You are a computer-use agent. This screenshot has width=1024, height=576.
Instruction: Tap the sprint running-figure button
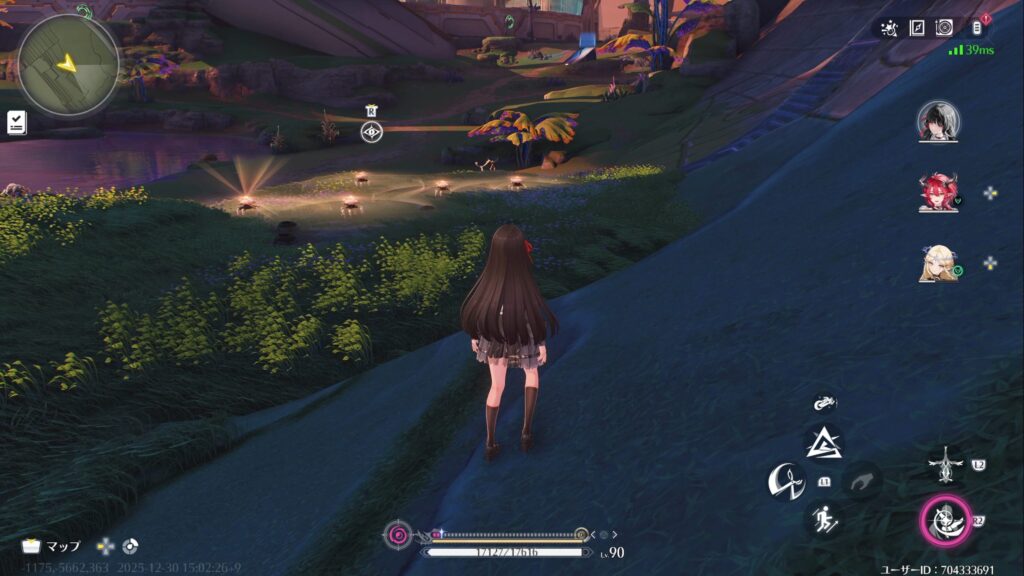coord(824,519)
